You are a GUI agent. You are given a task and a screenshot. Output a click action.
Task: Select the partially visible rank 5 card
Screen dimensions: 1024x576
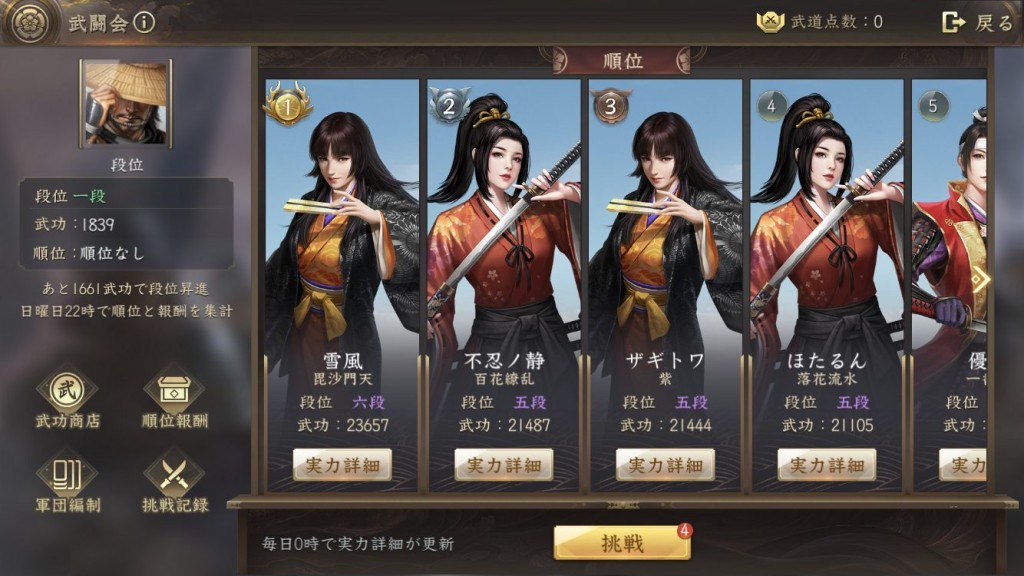point(950,250)
